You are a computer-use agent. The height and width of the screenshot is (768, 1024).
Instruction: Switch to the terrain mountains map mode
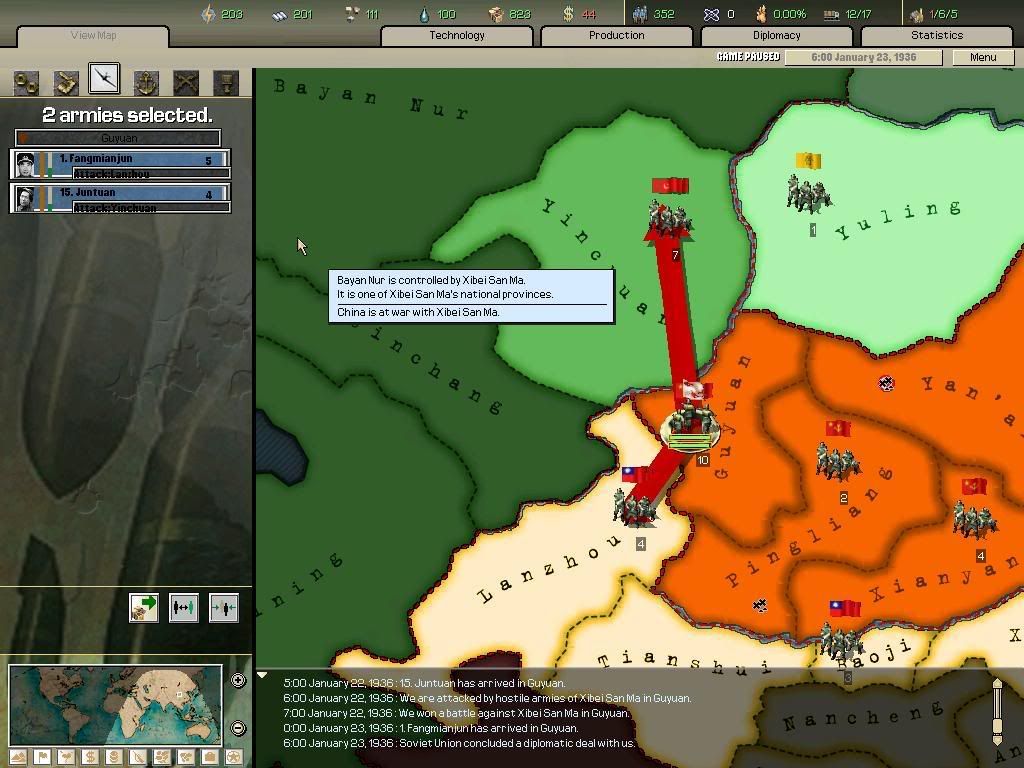coord(19,757)
